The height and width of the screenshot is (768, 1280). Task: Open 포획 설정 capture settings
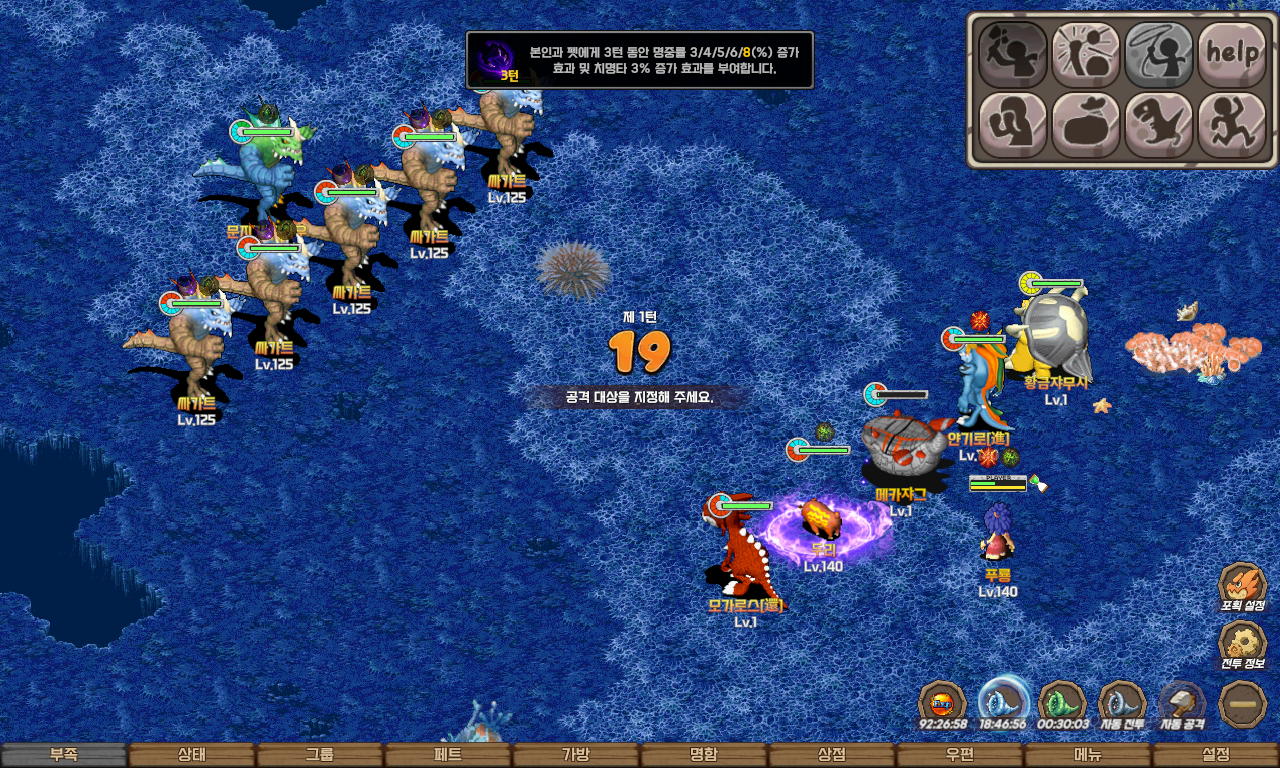click(1243, 588)
